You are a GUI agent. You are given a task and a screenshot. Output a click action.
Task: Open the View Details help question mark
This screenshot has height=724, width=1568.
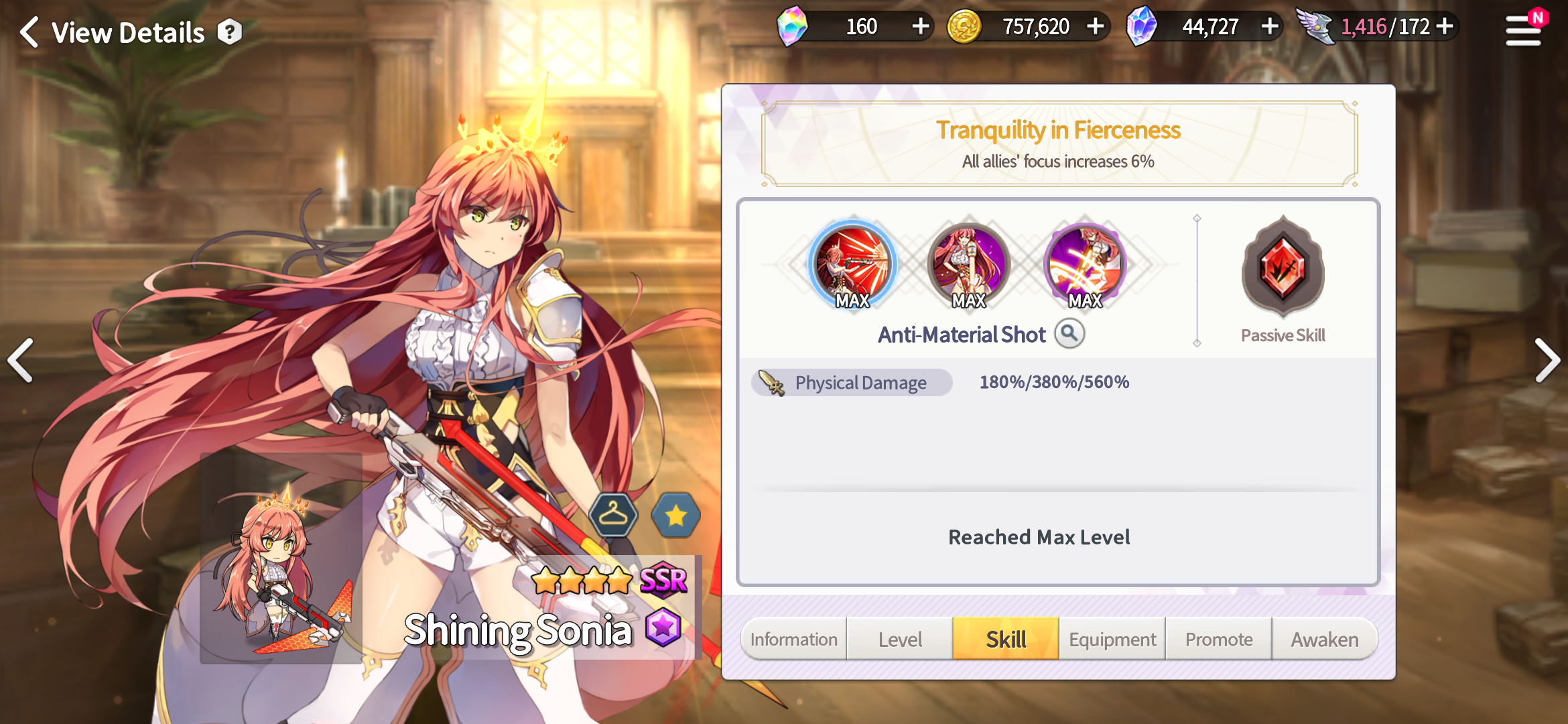pyautogui.click(x=229, y=32)
